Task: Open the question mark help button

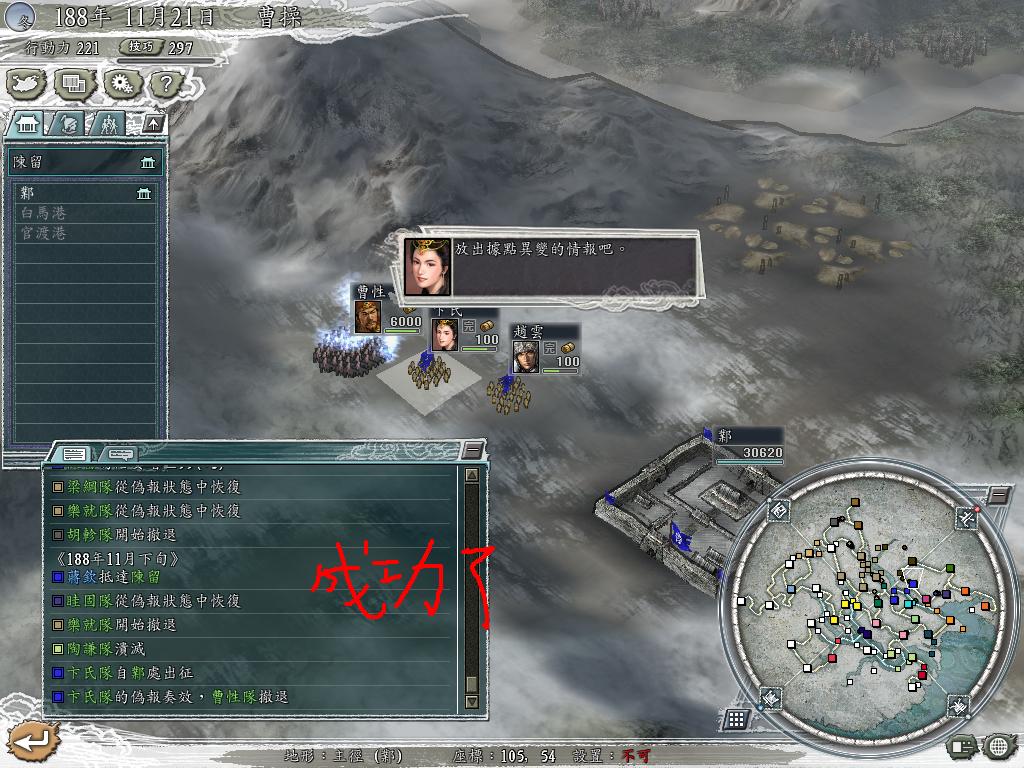Action: click(162, 84)
